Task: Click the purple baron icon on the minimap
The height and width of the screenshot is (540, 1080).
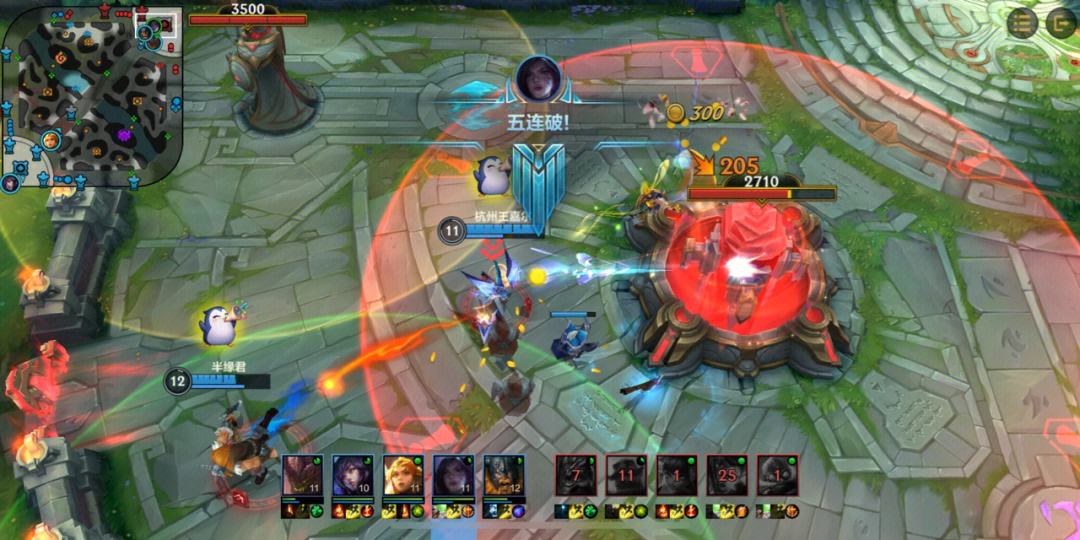Action: click(125, 135)
